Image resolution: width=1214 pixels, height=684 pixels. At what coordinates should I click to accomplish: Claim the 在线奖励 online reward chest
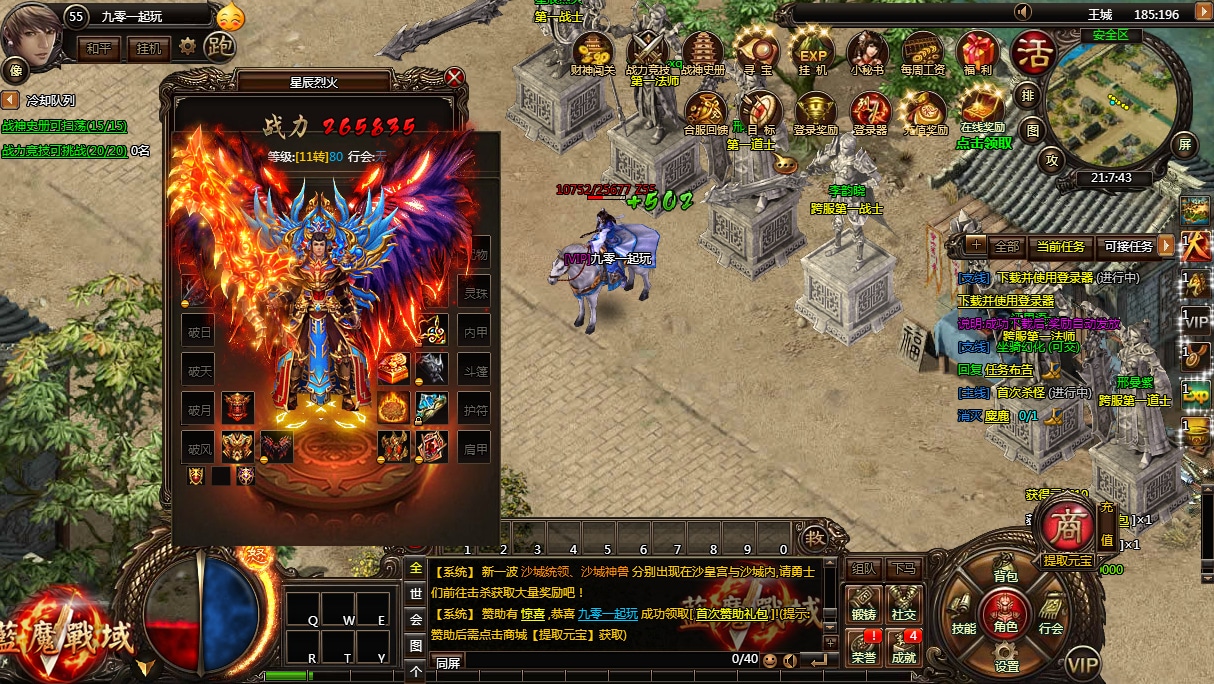[x=982, y=109]
